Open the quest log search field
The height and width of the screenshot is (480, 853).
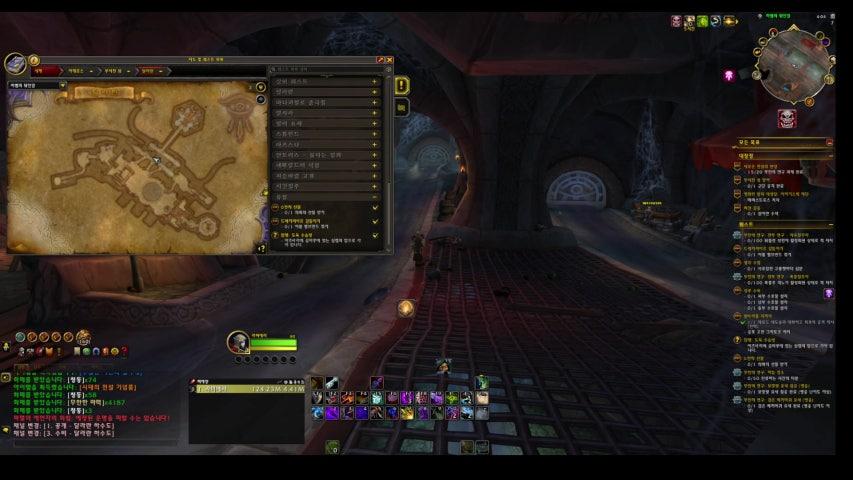[x=325, y=70]
